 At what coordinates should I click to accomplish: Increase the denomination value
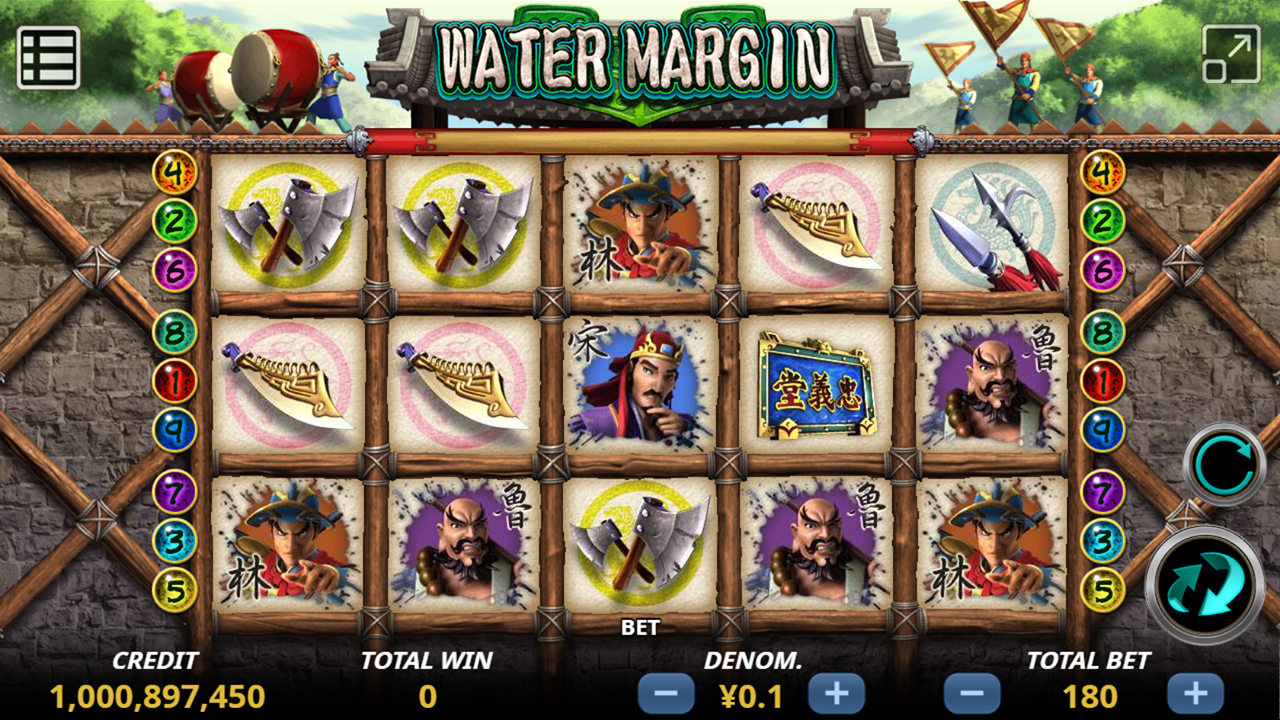(836, 693)
